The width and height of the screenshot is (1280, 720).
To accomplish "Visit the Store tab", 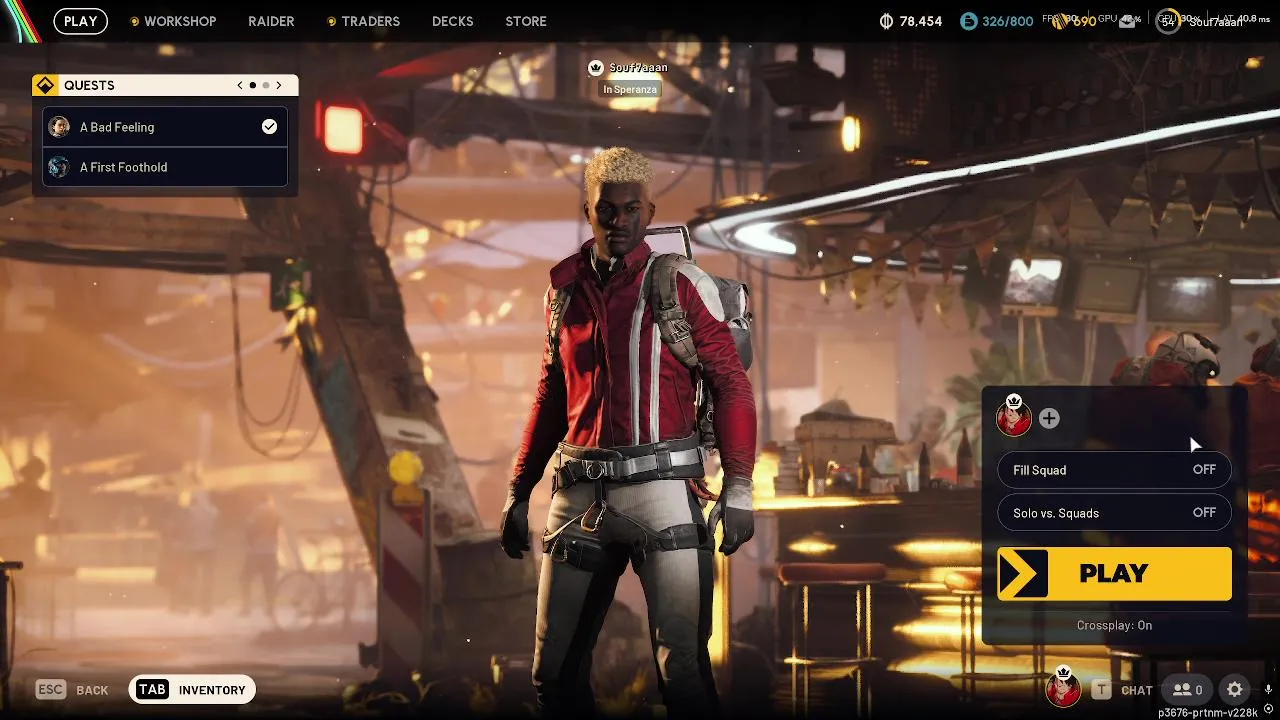I will [526, 21].
